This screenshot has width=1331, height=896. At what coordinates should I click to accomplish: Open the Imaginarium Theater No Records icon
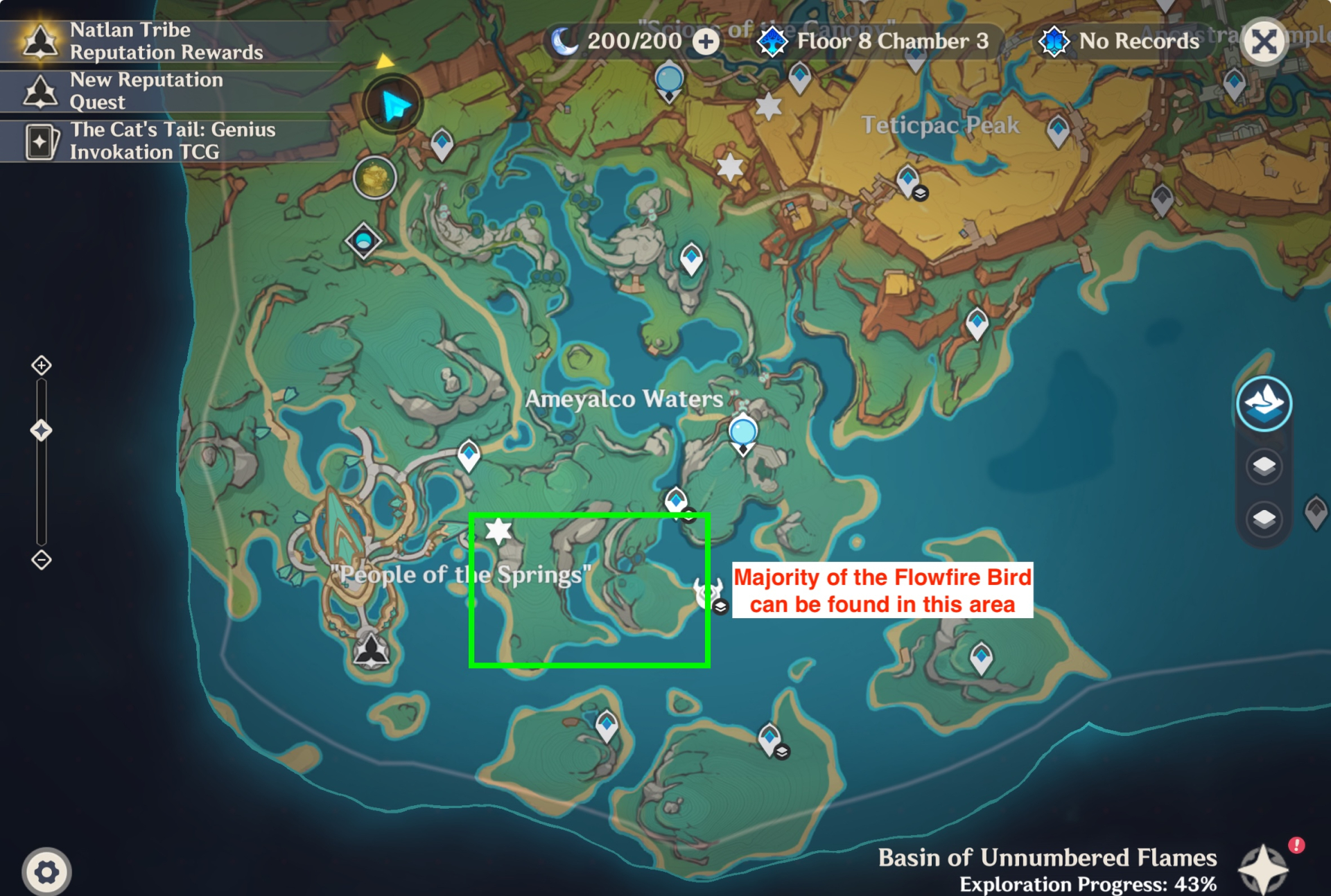(x=1055, y=41)
